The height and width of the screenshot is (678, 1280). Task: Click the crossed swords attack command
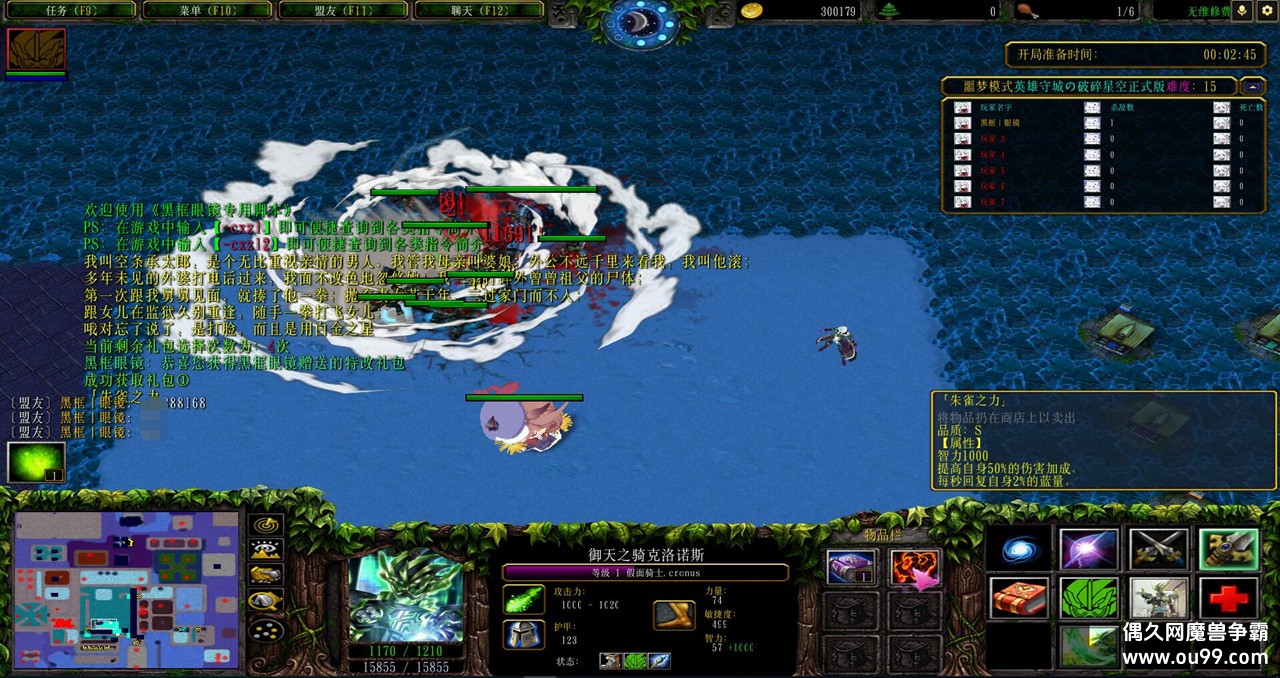[1159, 549]
